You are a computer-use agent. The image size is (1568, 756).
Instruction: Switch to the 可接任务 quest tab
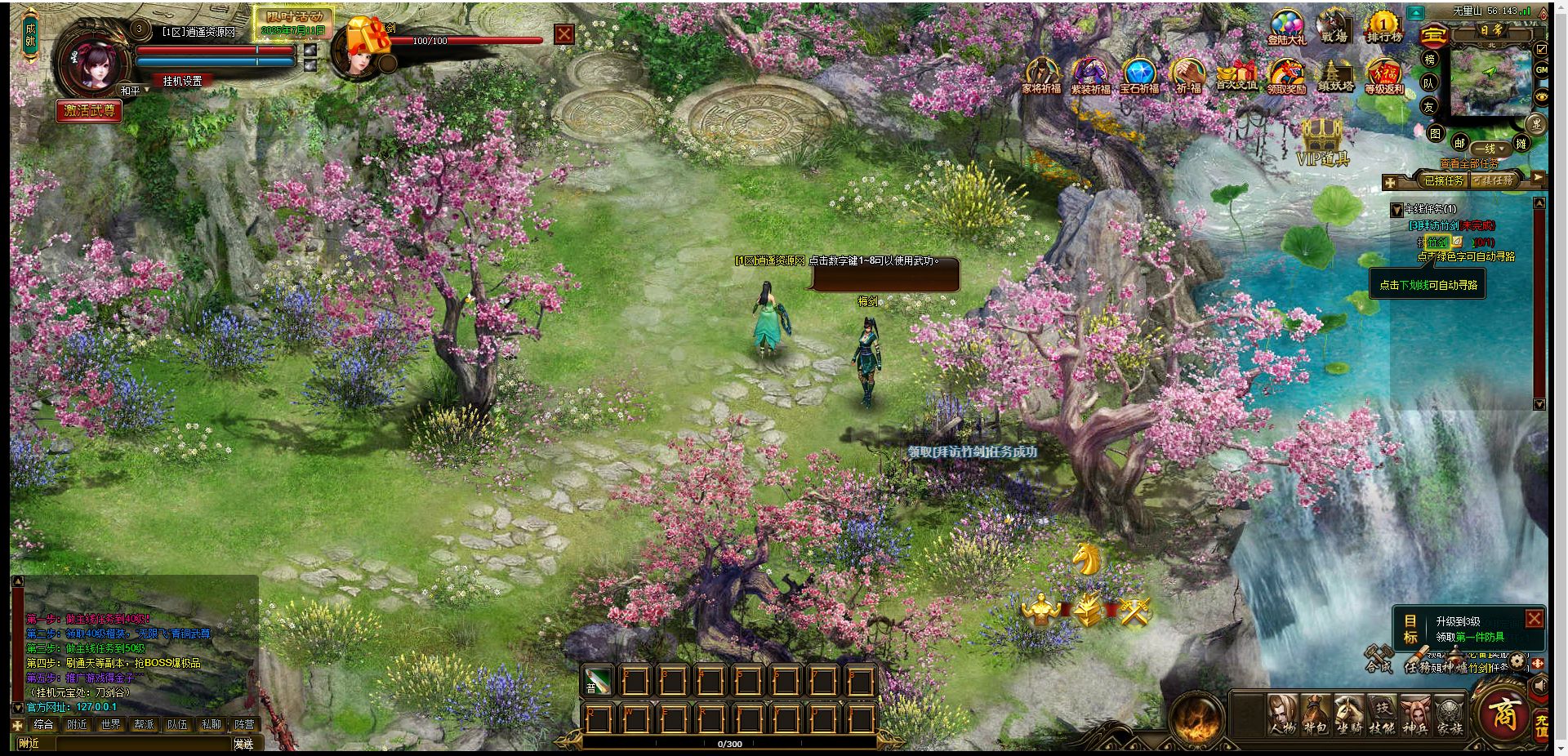(x=1493, y=180)
